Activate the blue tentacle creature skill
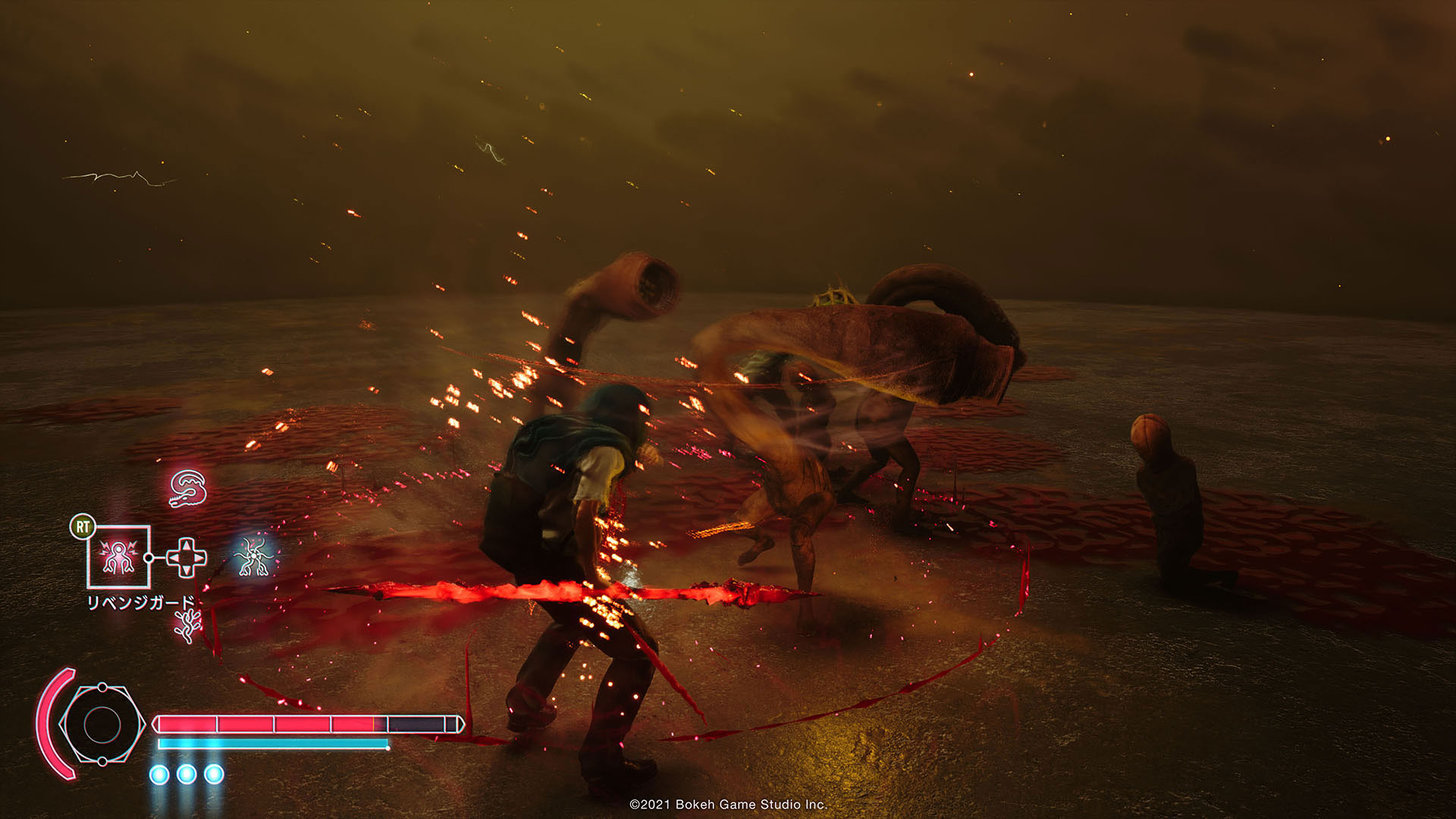The height and width of the screenshot is (819, 1456). pos(254,557)
